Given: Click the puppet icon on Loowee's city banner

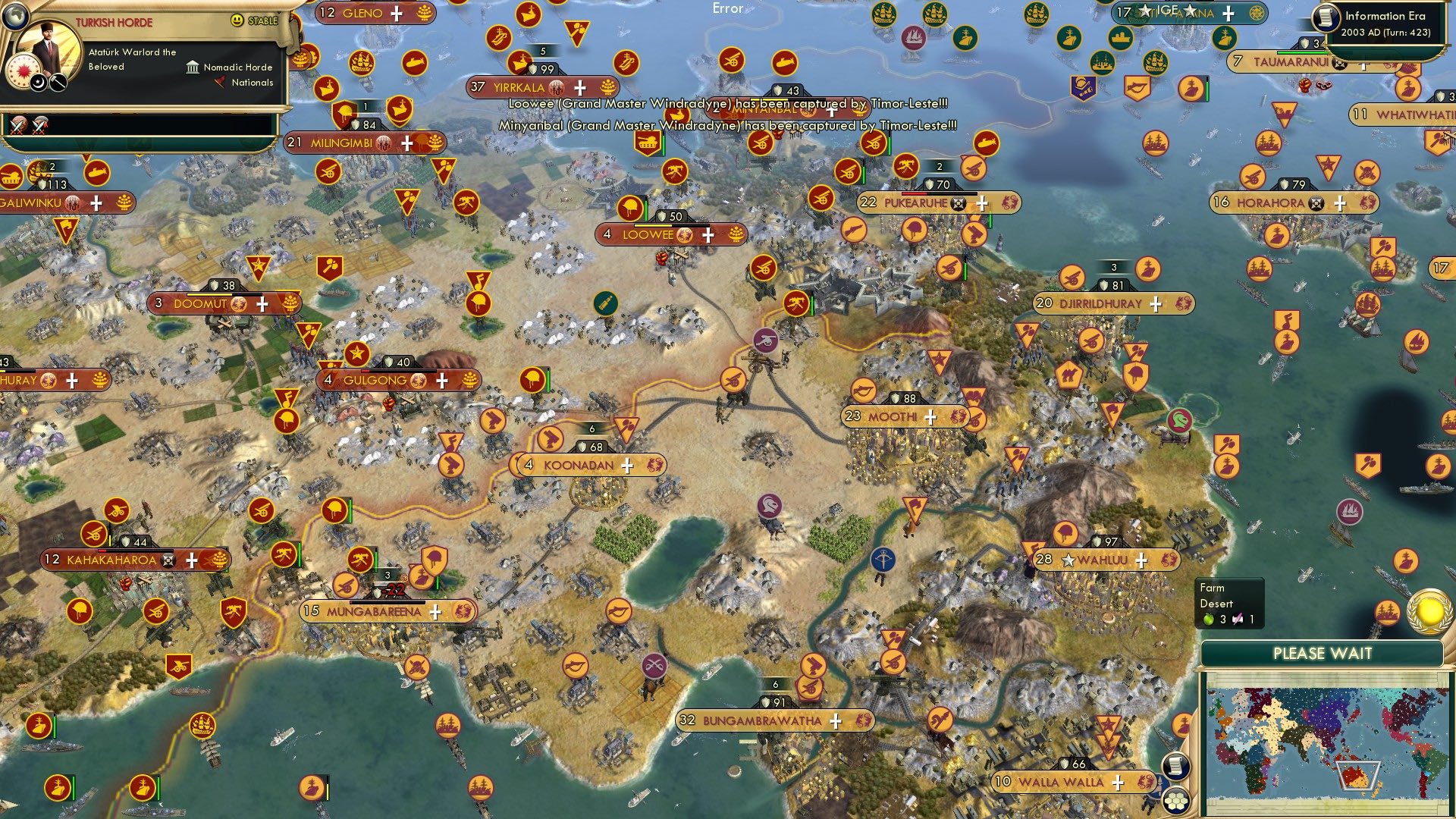Looking at the screenshot, I should tap(684, 235).
